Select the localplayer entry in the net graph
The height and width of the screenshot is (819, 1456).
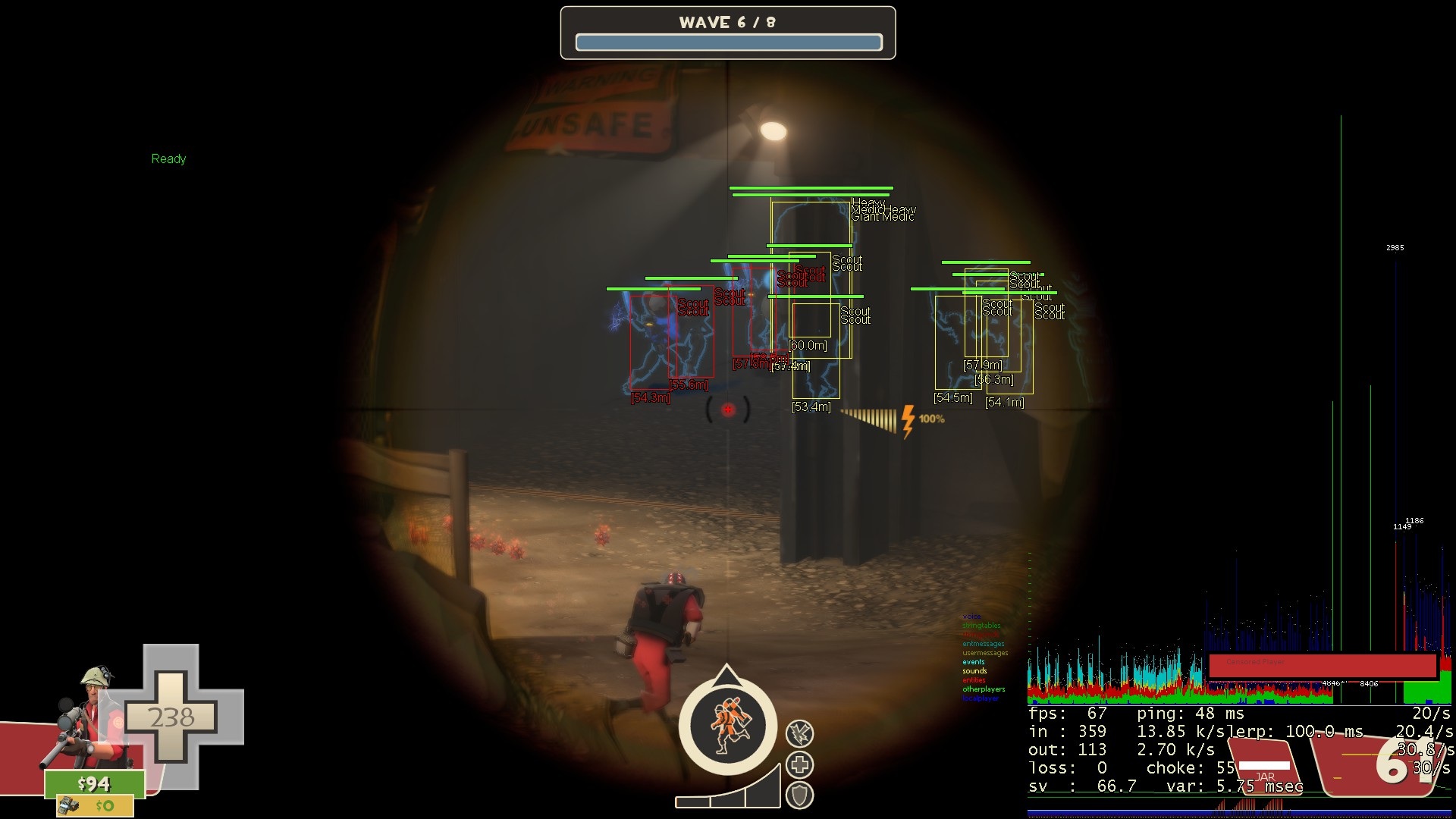click(x=980, y=698)
